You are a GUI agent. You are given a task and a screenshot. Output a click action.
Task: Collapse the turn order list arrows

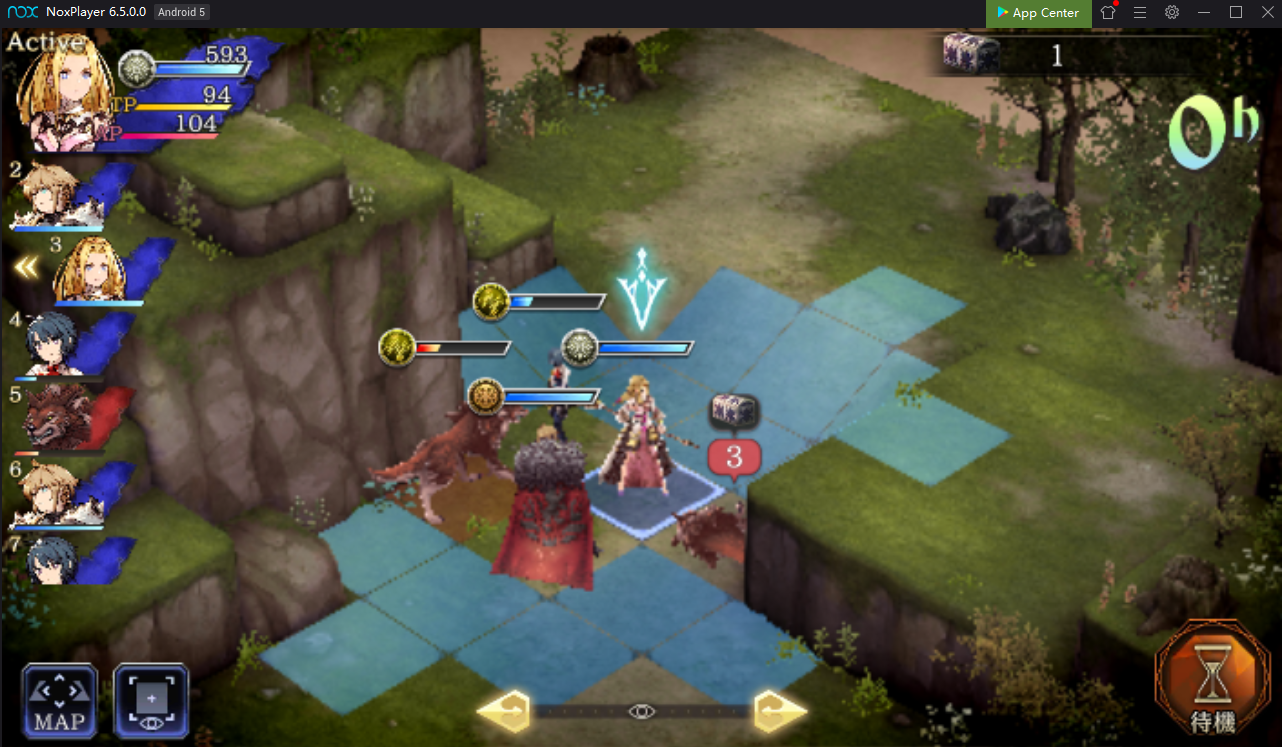[25, 268]
